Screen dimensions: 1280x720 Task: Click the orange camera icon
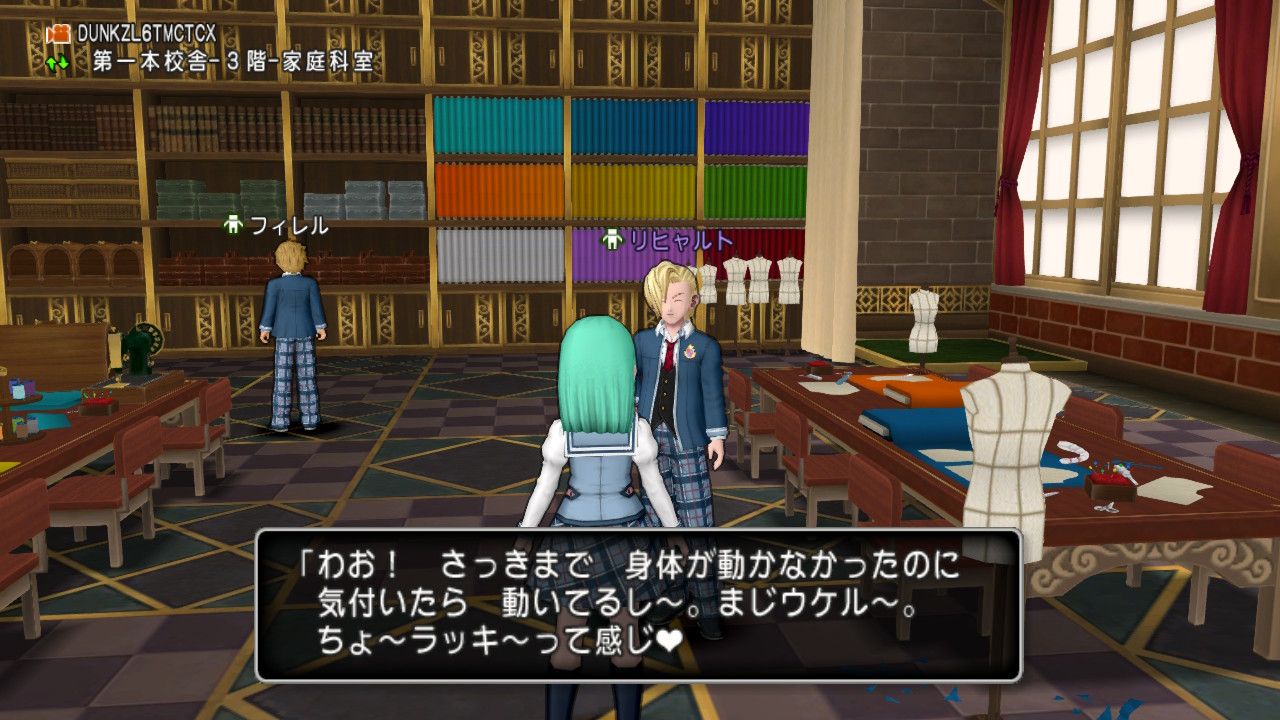coord(58,34)
